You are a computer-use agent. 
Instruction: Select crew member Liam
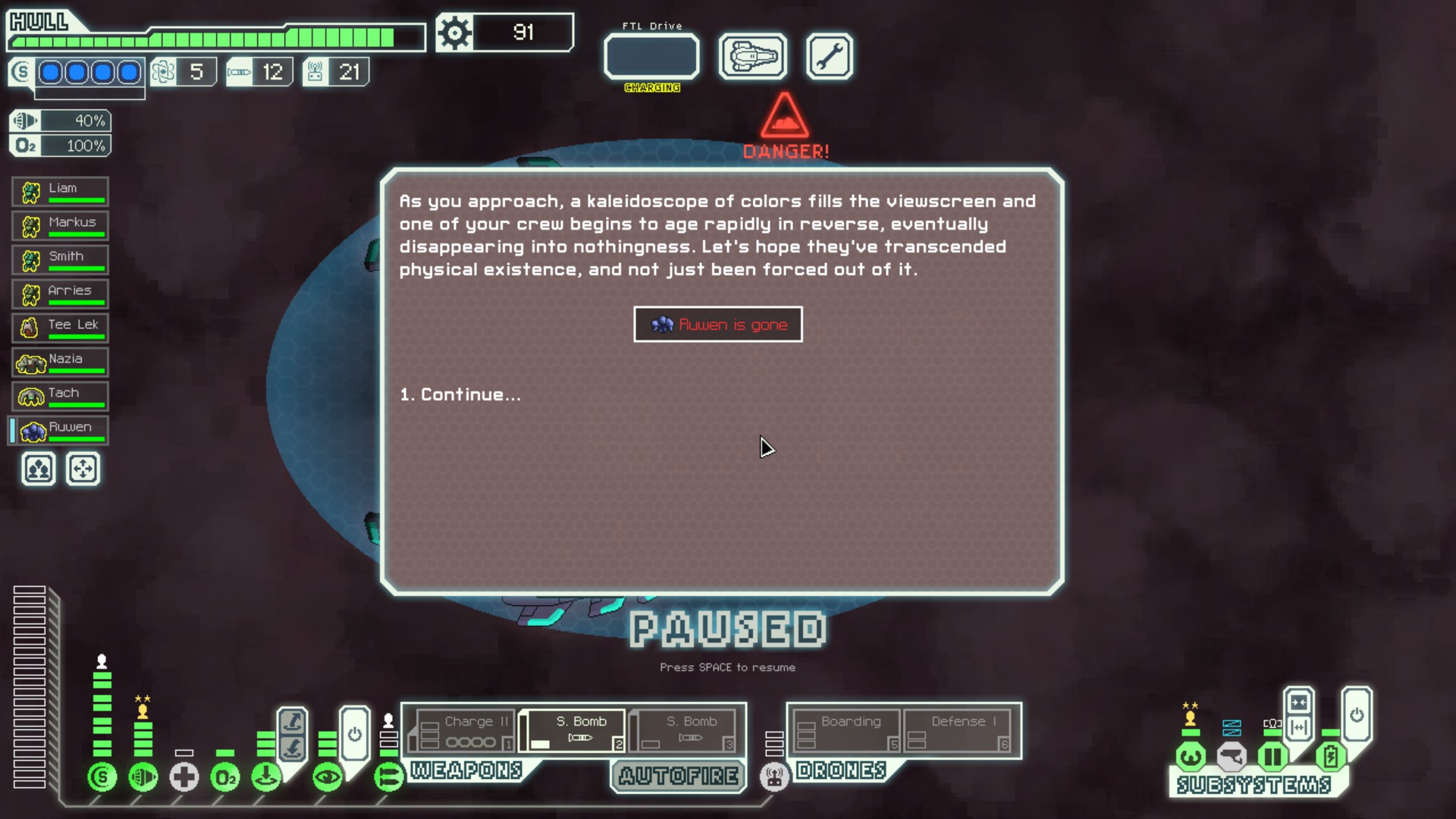(x=61, y=192)
